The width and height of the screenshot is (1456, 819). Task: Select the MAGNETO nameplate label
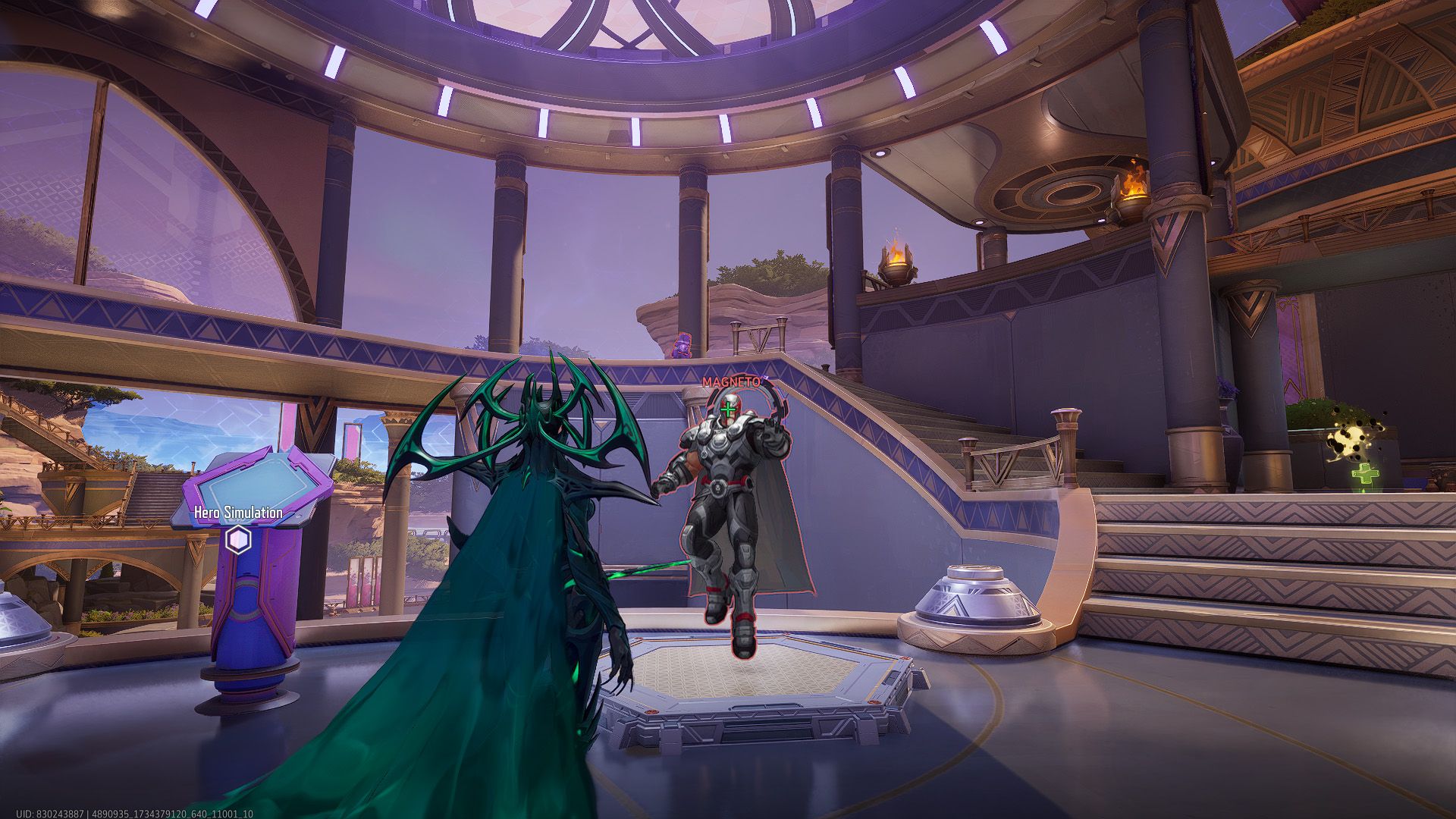(733, 381)
